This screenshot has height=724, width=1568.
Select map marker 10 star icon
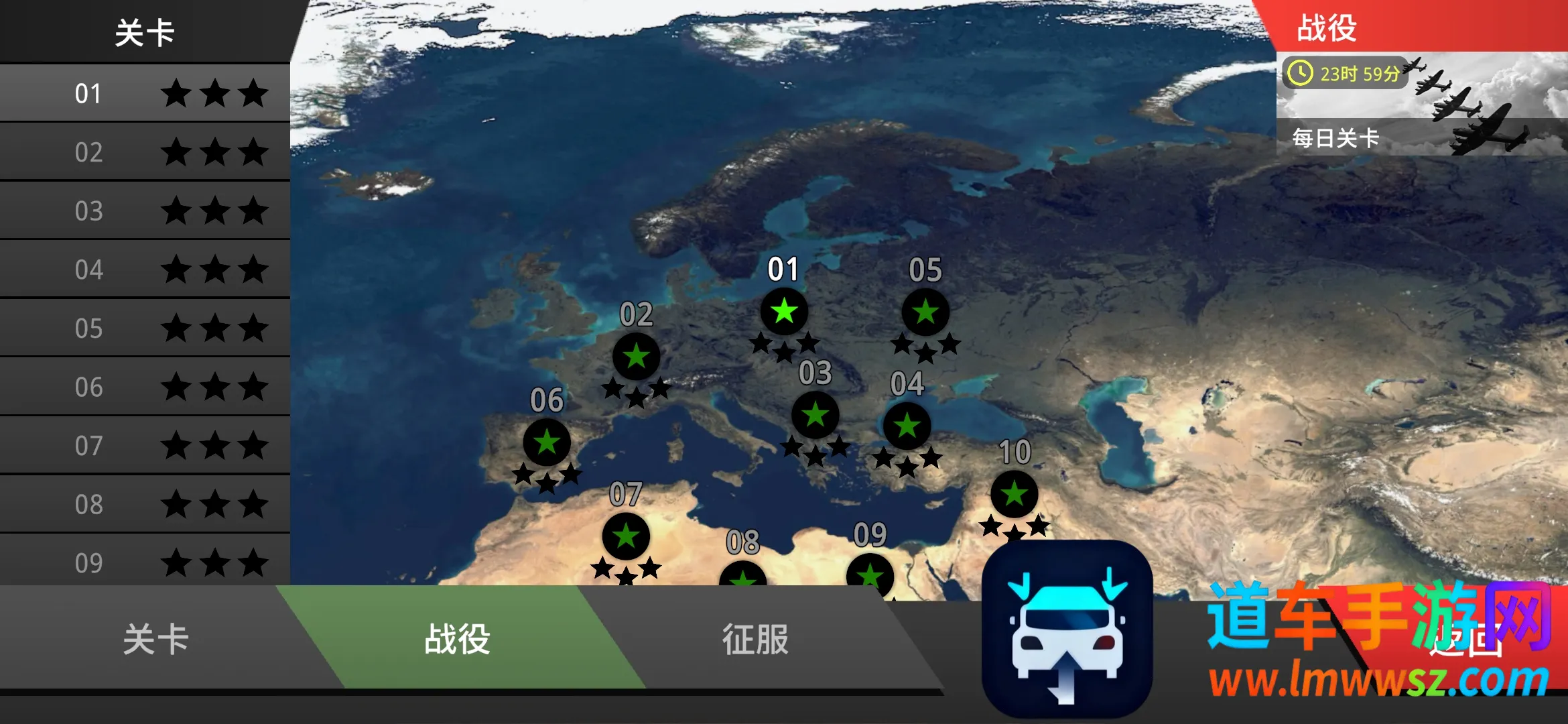coord(1015,494)
